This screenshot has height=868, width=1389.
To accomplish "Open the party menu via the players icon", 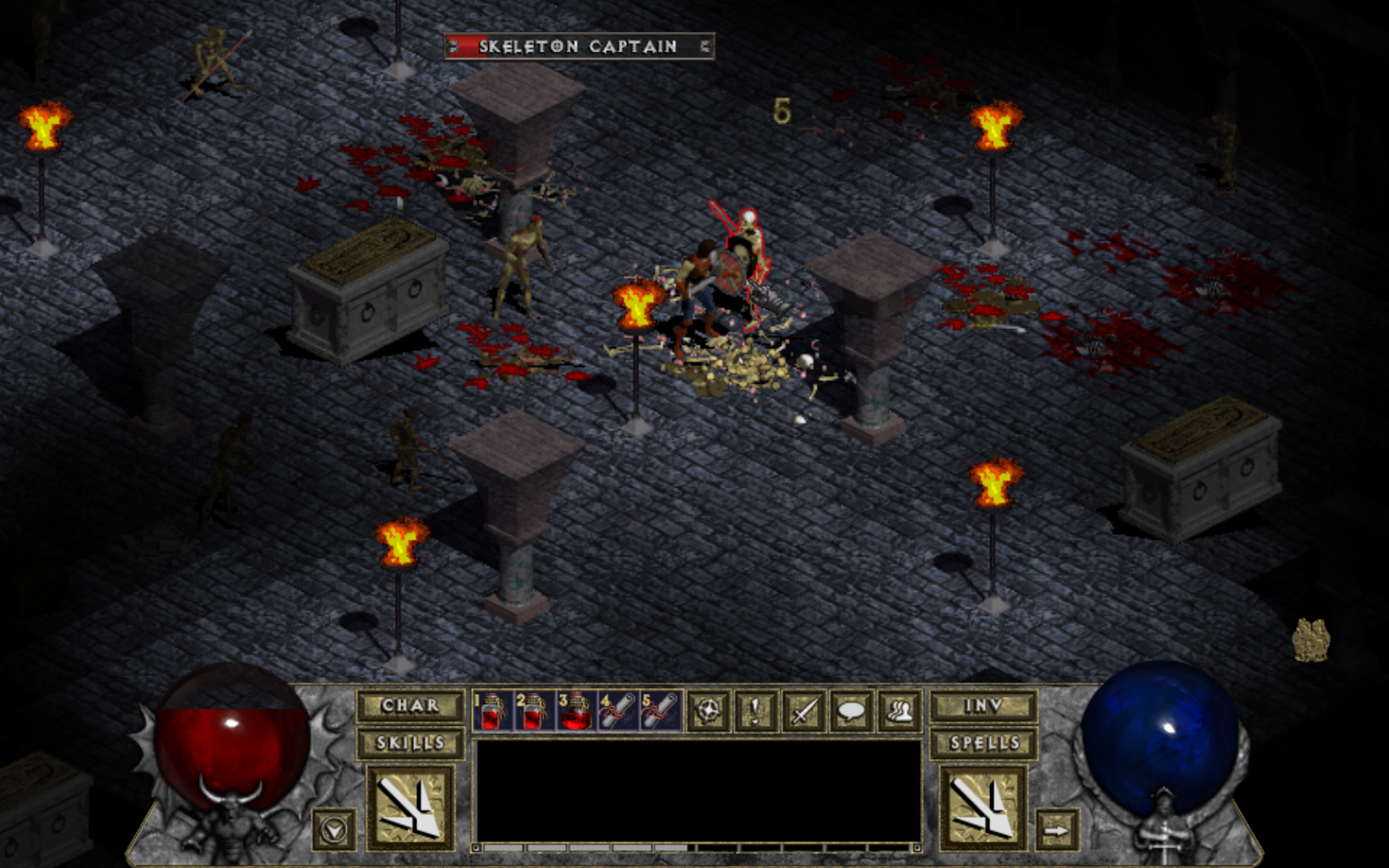I will tap(899, 712).
